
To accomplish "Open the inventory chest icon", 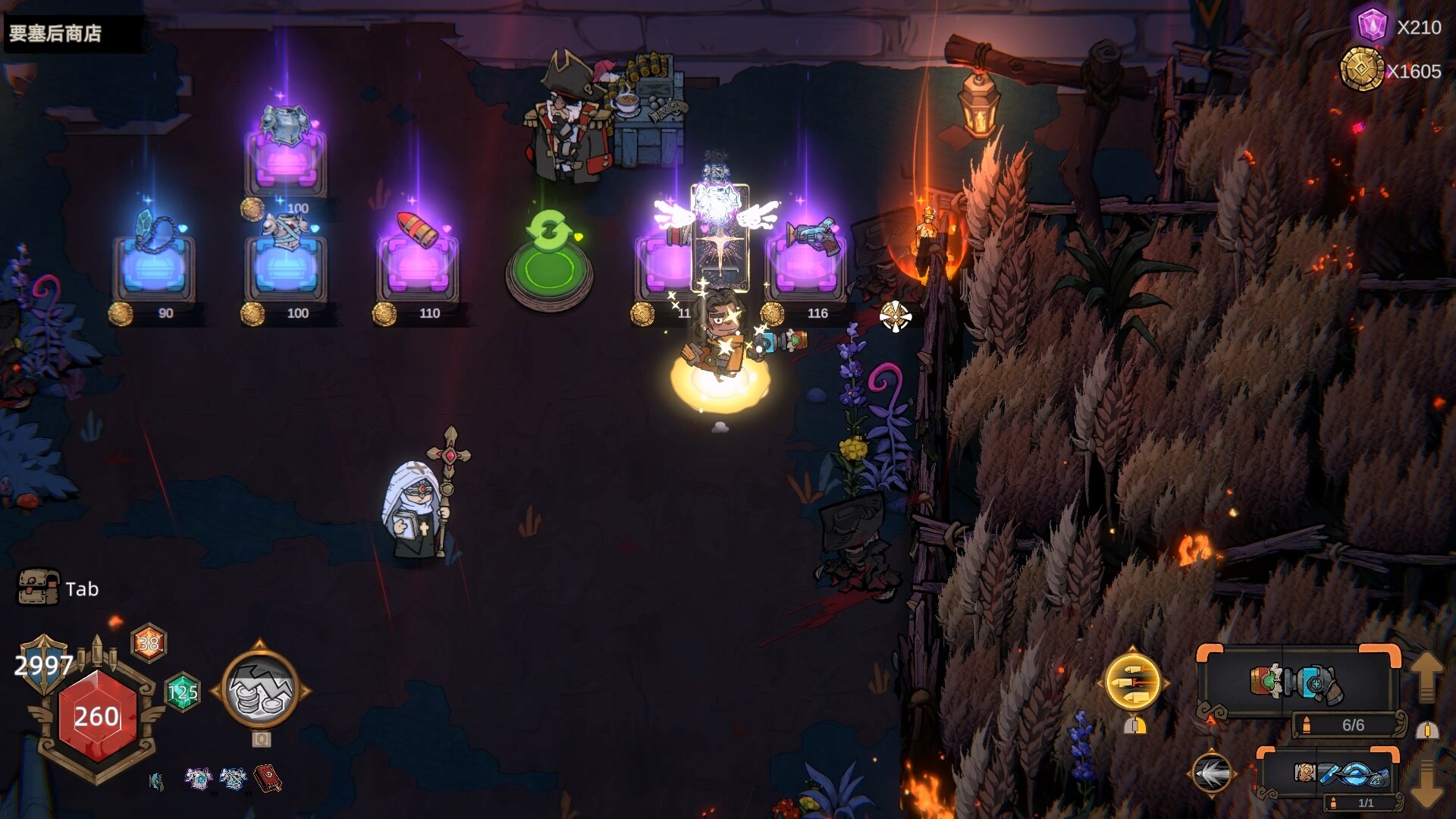I will [38, 588].
